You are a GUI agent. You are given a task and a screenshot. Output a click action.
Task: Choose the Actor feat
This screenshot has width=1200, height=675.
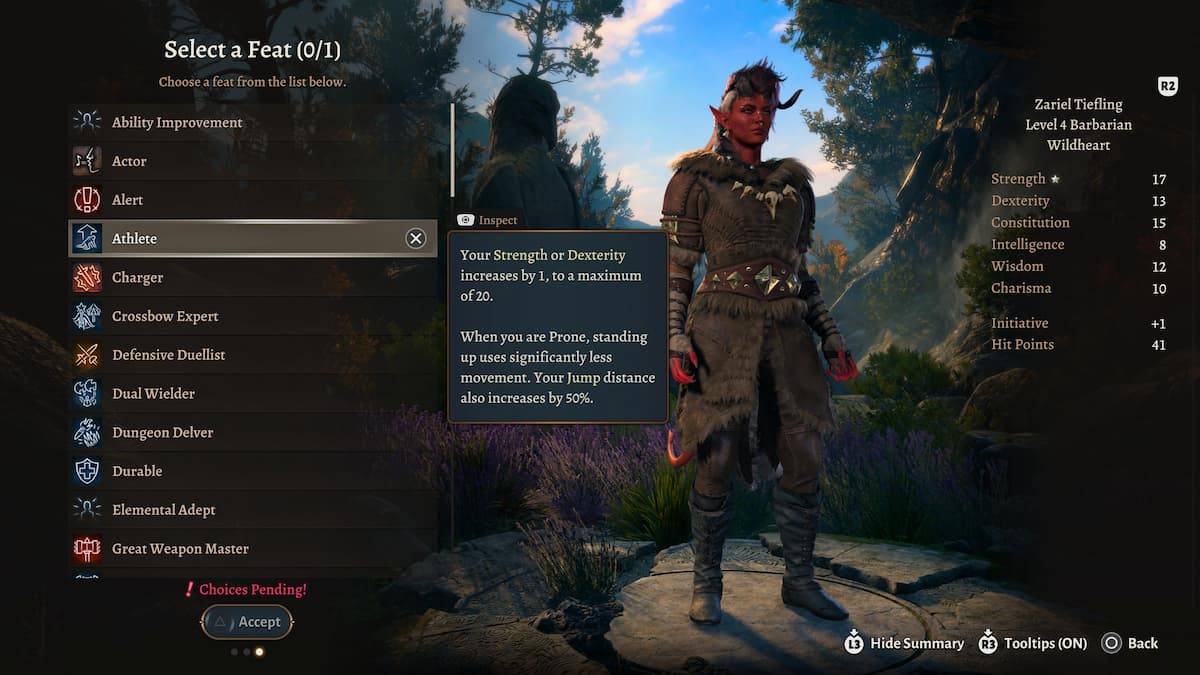(x=129, y=161)
